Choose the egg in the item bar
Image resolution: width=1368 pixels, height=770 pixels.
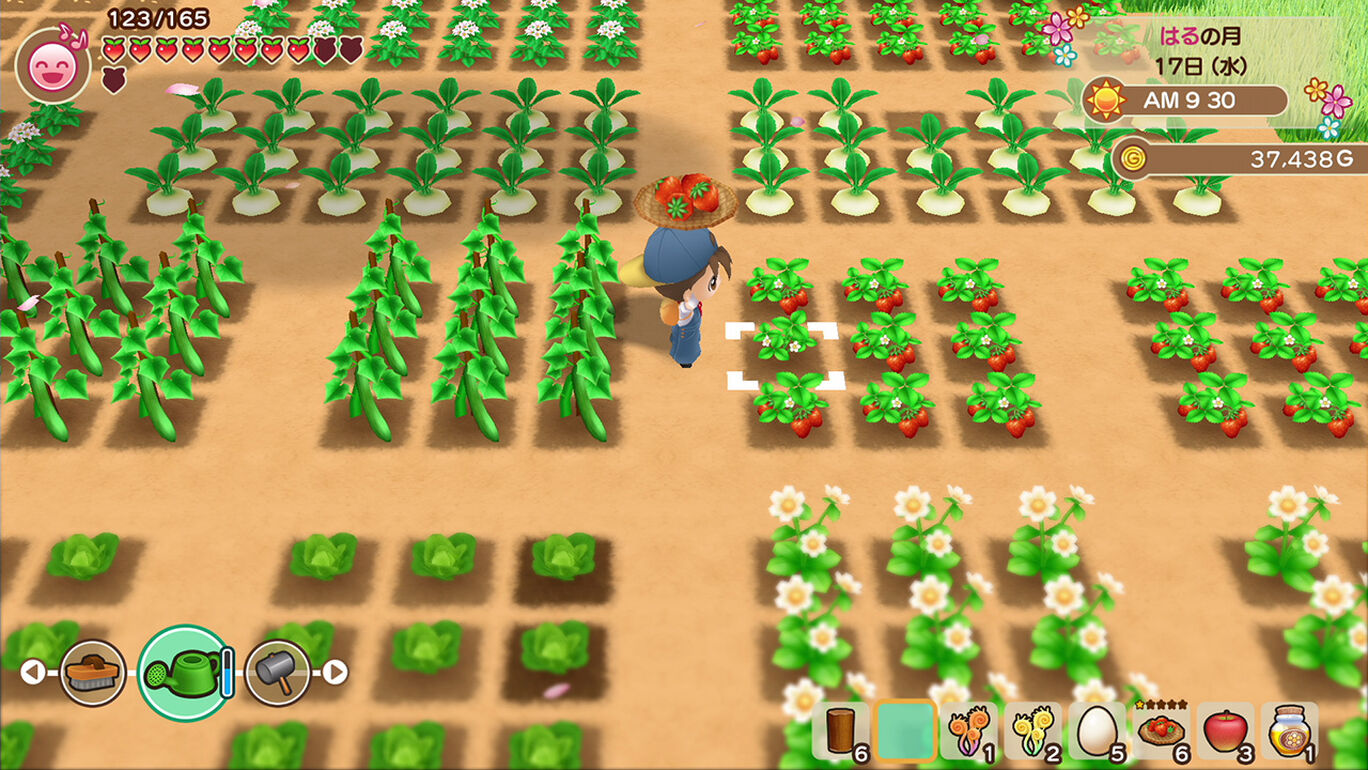[x=1096, y=730]
